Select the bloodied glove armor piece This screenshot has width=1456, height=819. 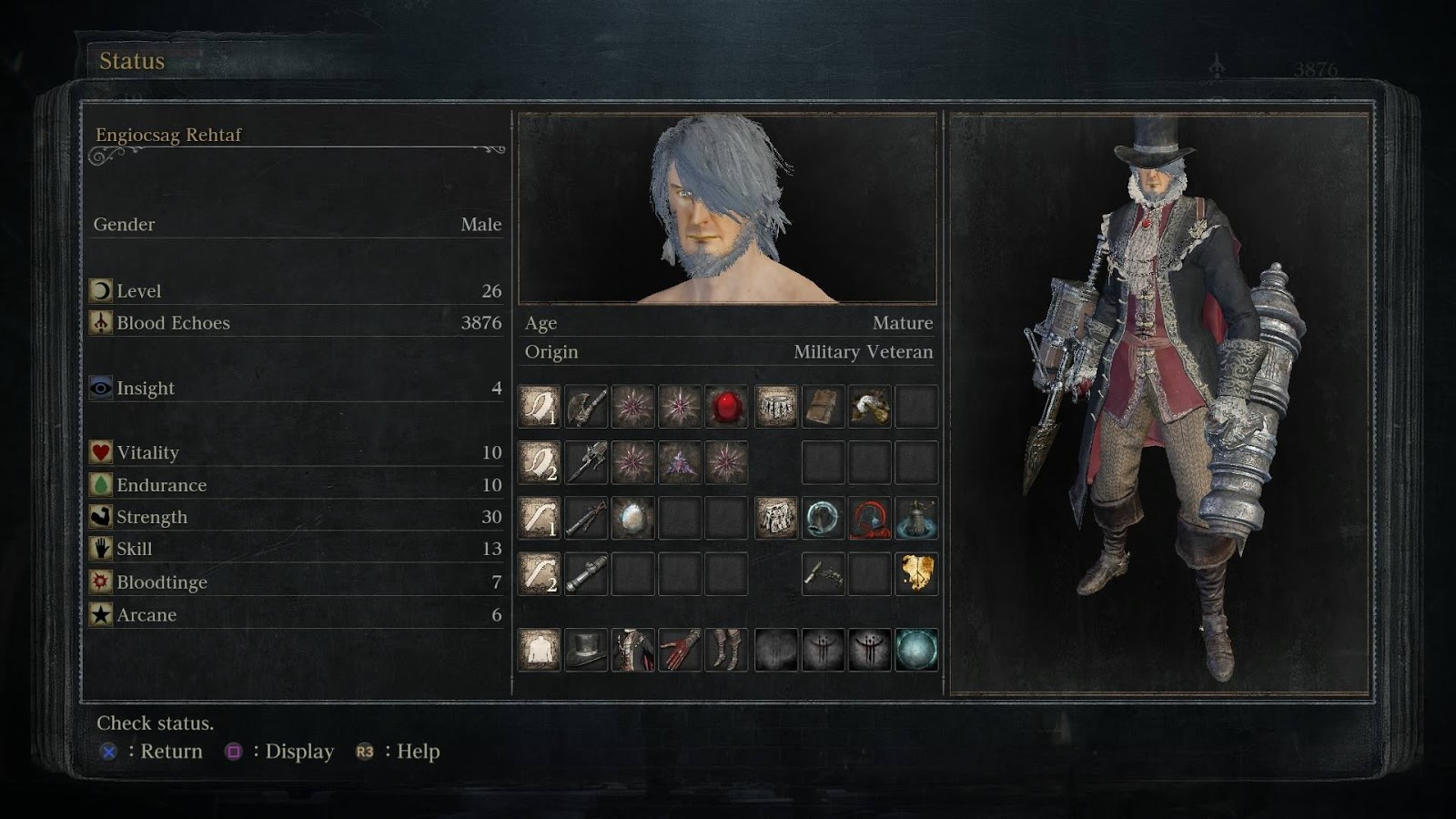pyautogui.click(x=681, y=648)
